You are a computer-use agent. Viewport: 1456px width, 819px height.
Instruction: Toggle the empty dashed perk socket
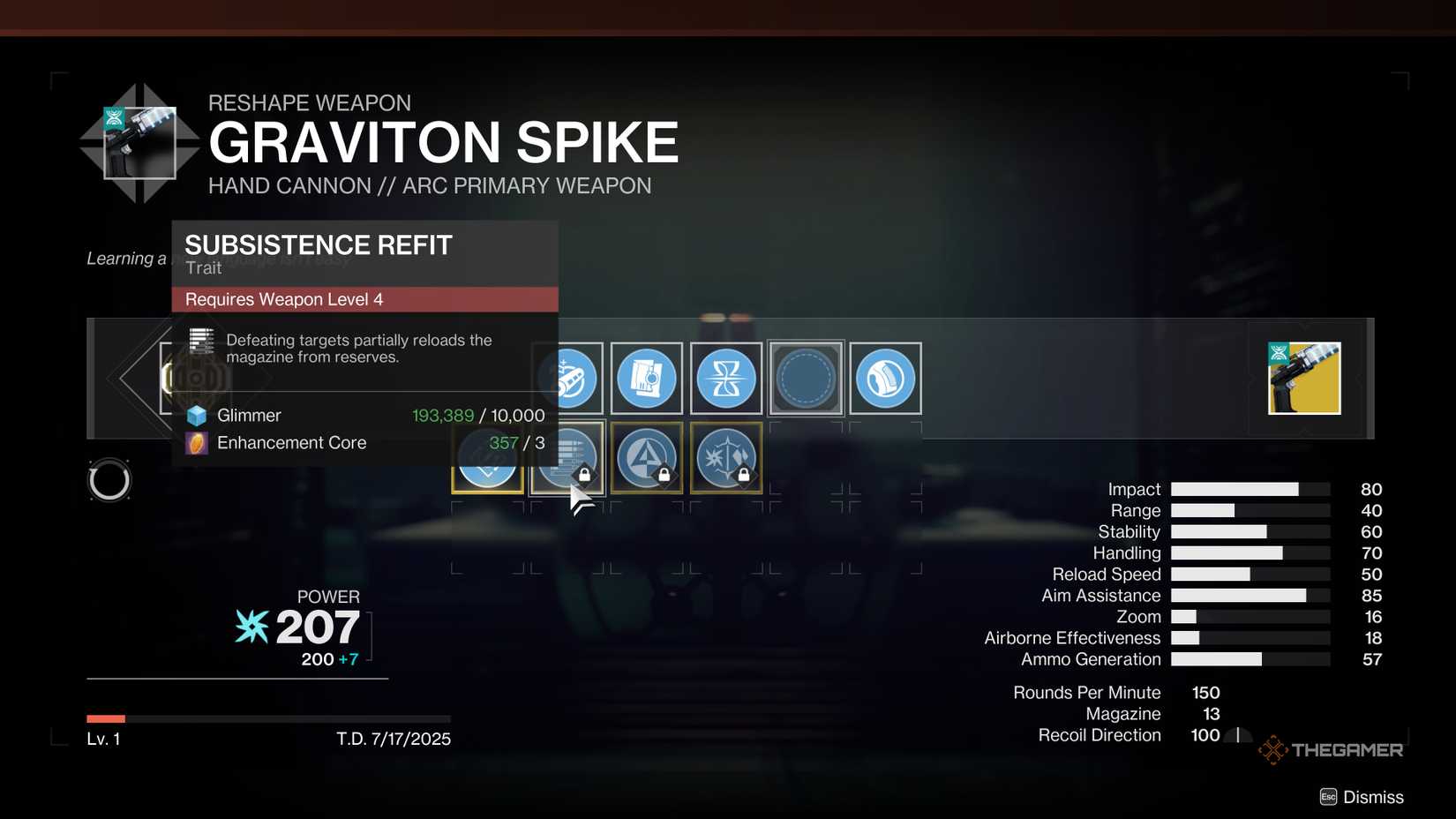click(806, 378)
